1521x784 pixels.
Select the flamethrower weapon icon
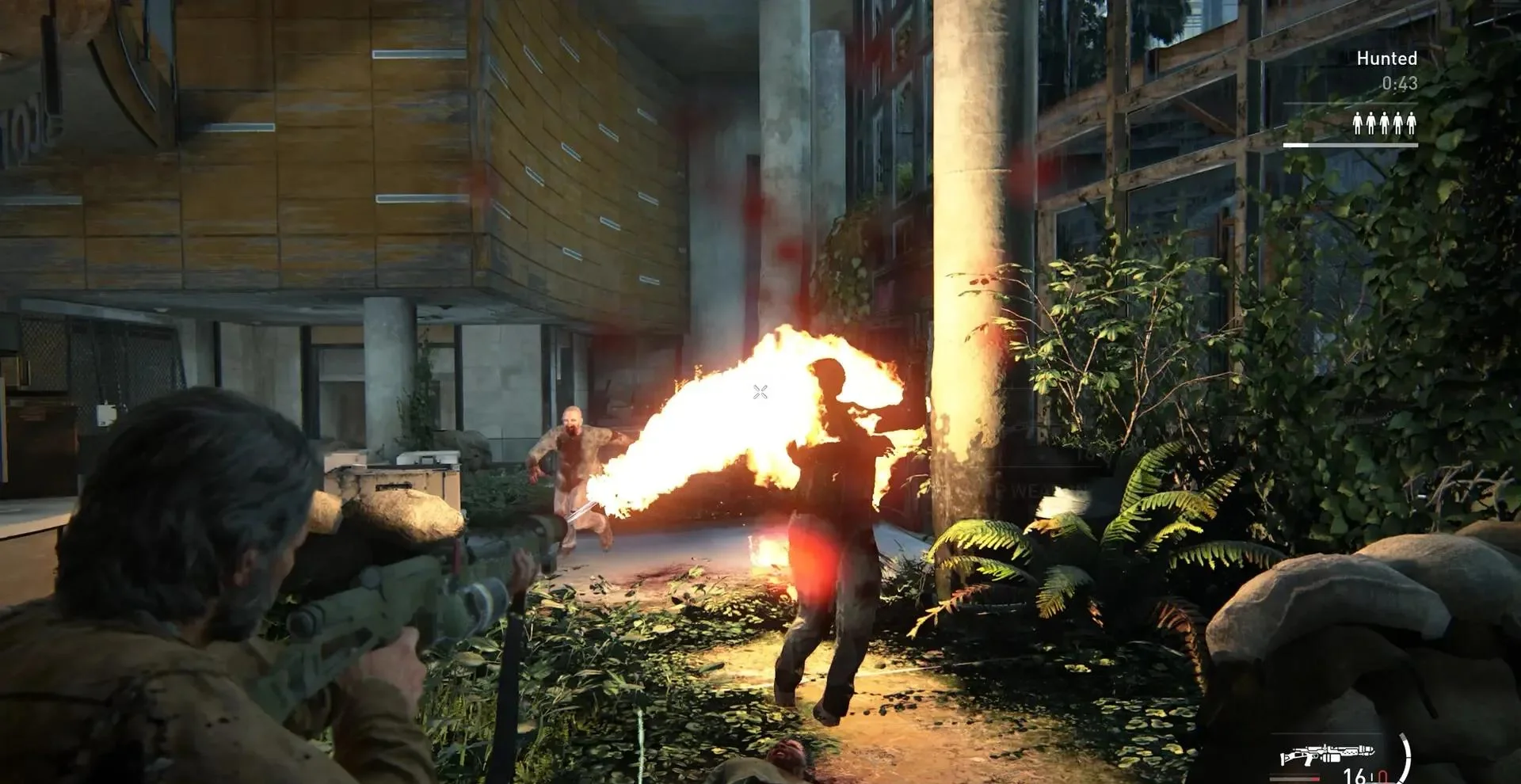click(1327, 754)
